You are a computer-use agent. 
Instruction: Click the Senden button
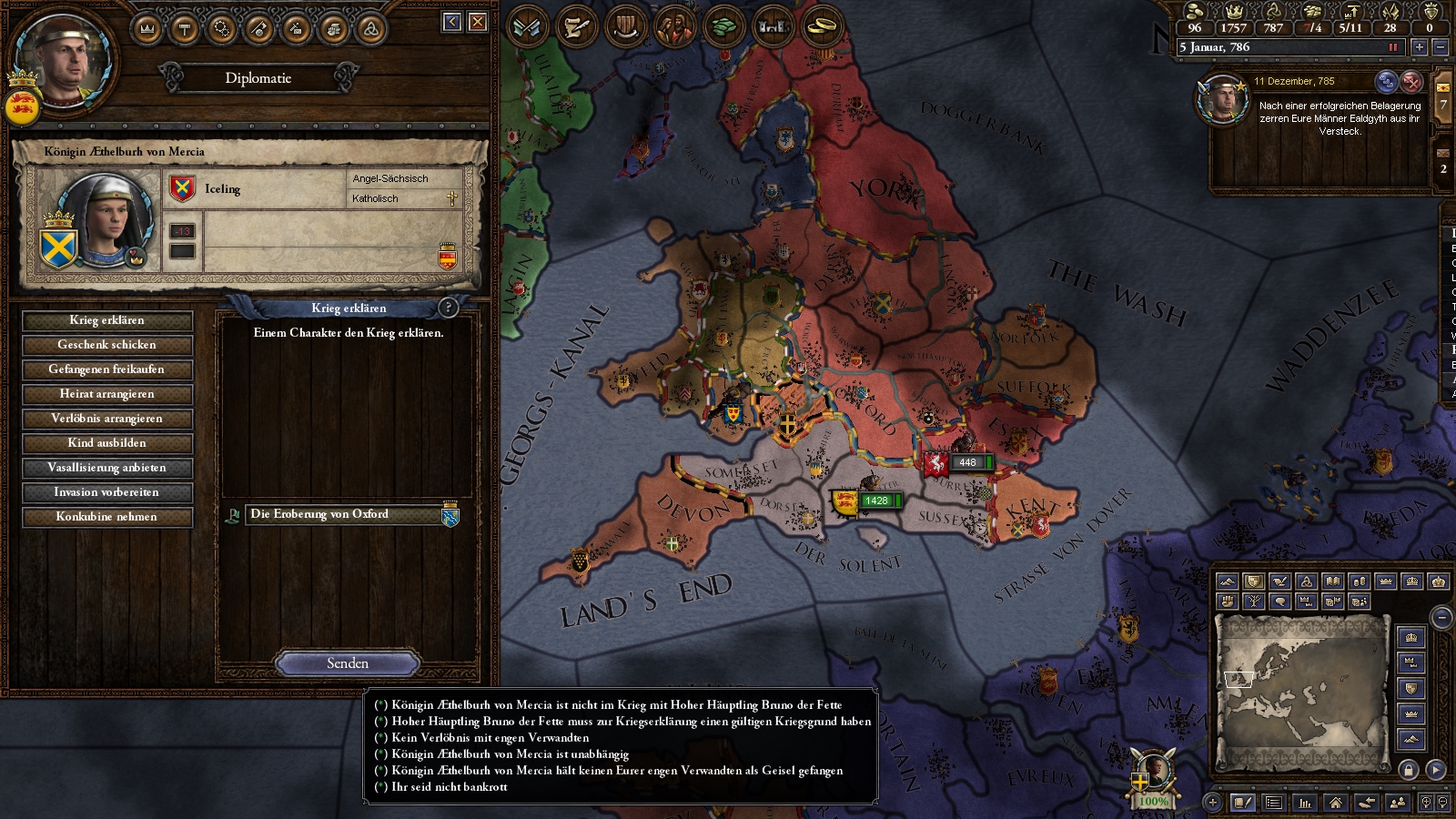(347, 663)
